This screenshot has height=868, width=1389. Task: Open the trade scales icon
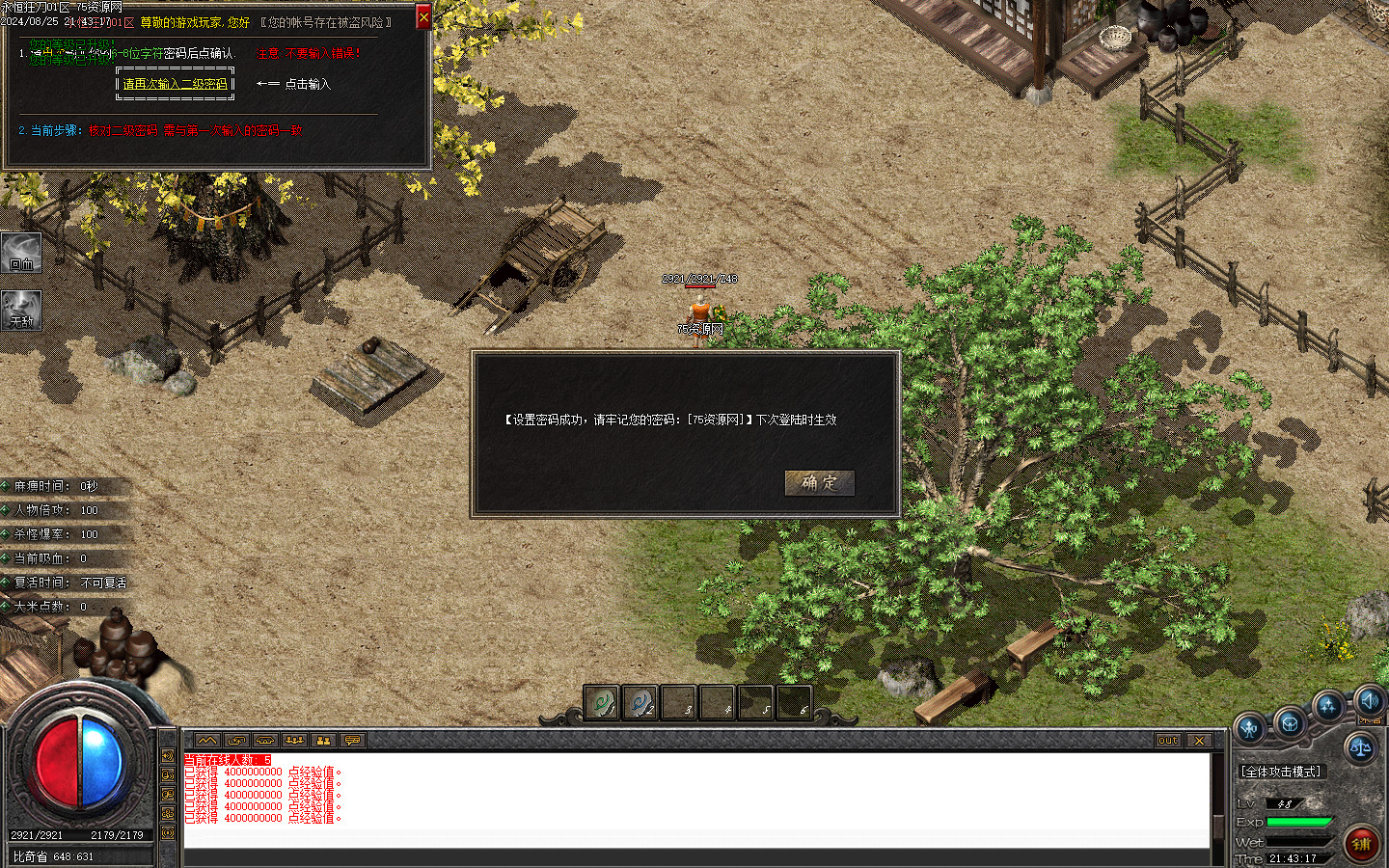point(1360,747)
